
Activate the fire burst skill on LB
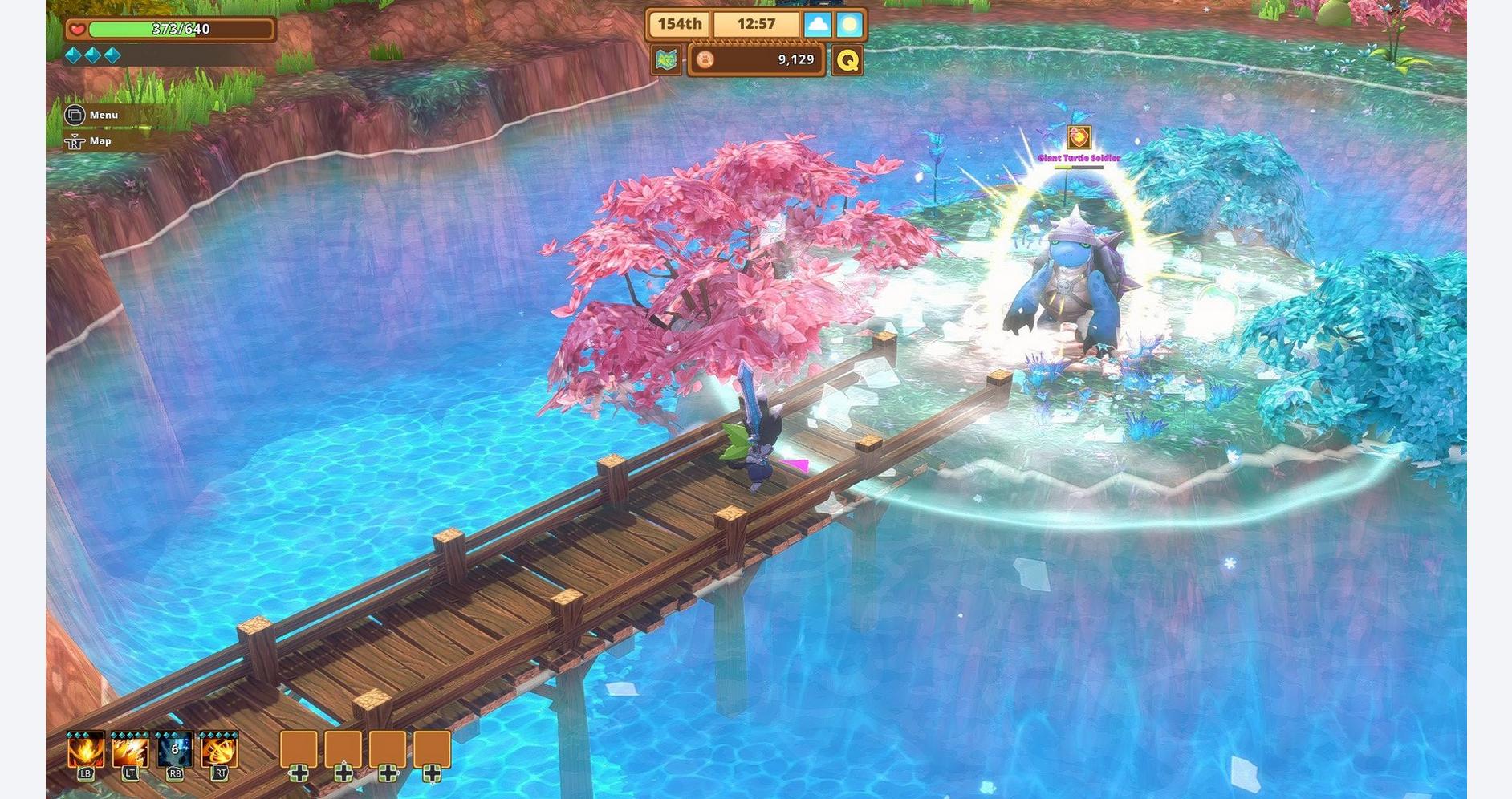pyautogui.click(x=86, y=751)
